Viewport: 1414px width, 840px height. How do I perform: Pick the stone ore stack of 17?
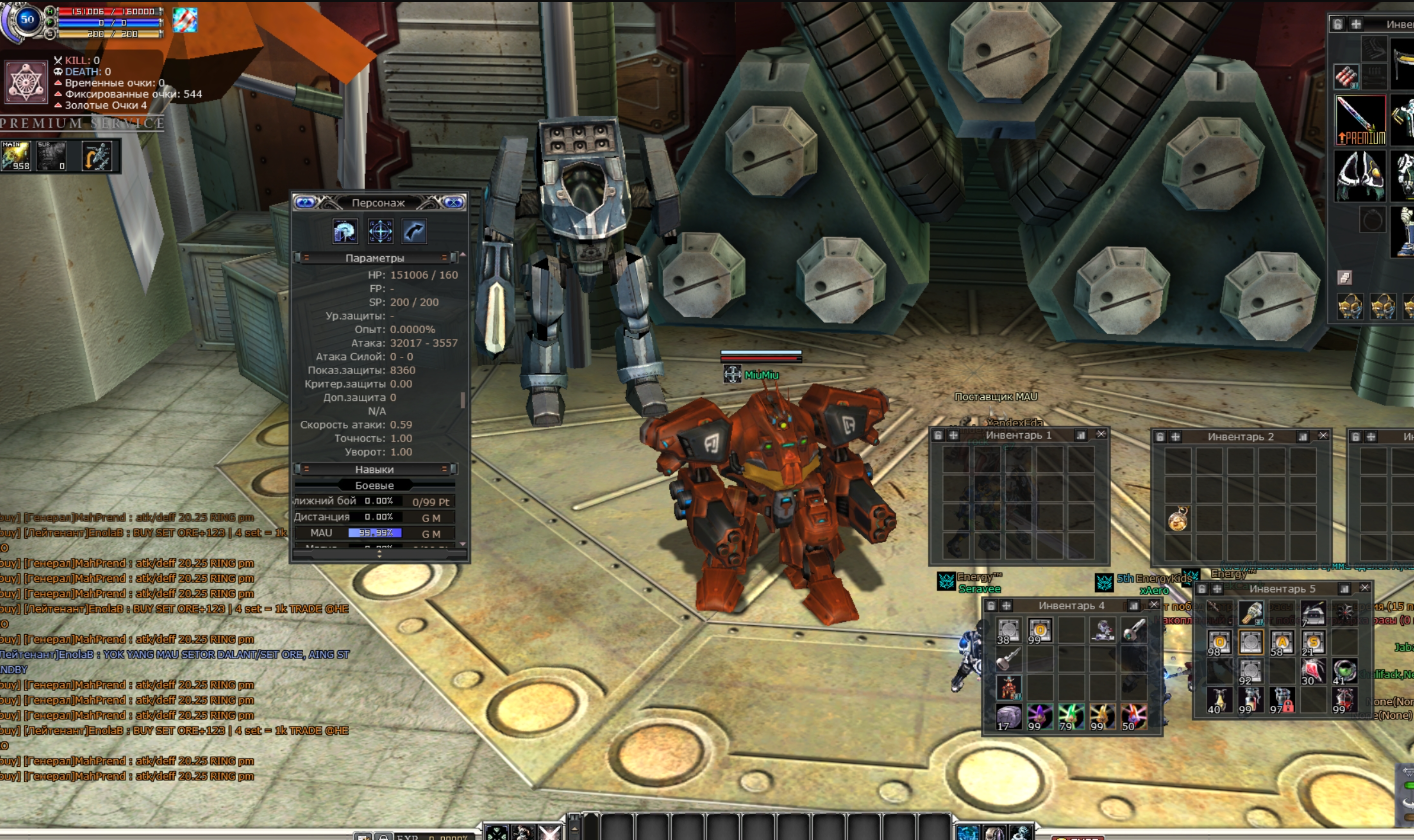(1009, 716)
